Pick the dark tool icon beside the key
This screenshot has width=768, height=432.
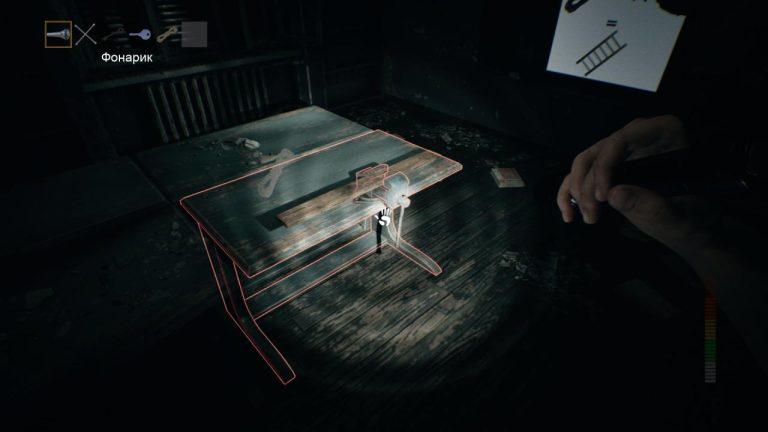click(113, 35)
